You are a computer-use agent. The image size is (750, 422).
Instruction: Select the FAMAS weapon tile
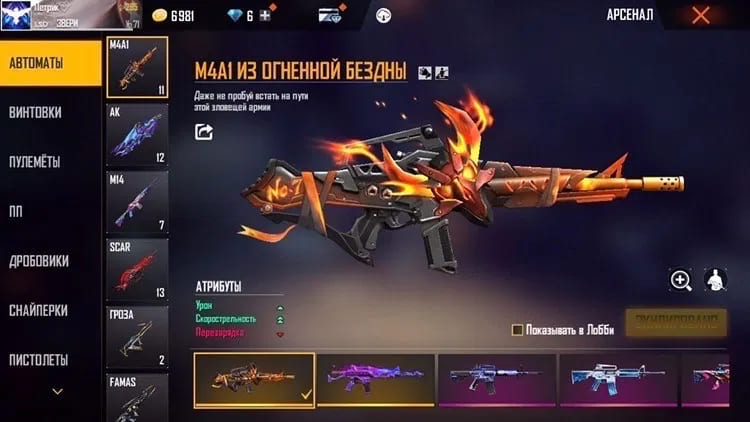click(x=137, y=397)
